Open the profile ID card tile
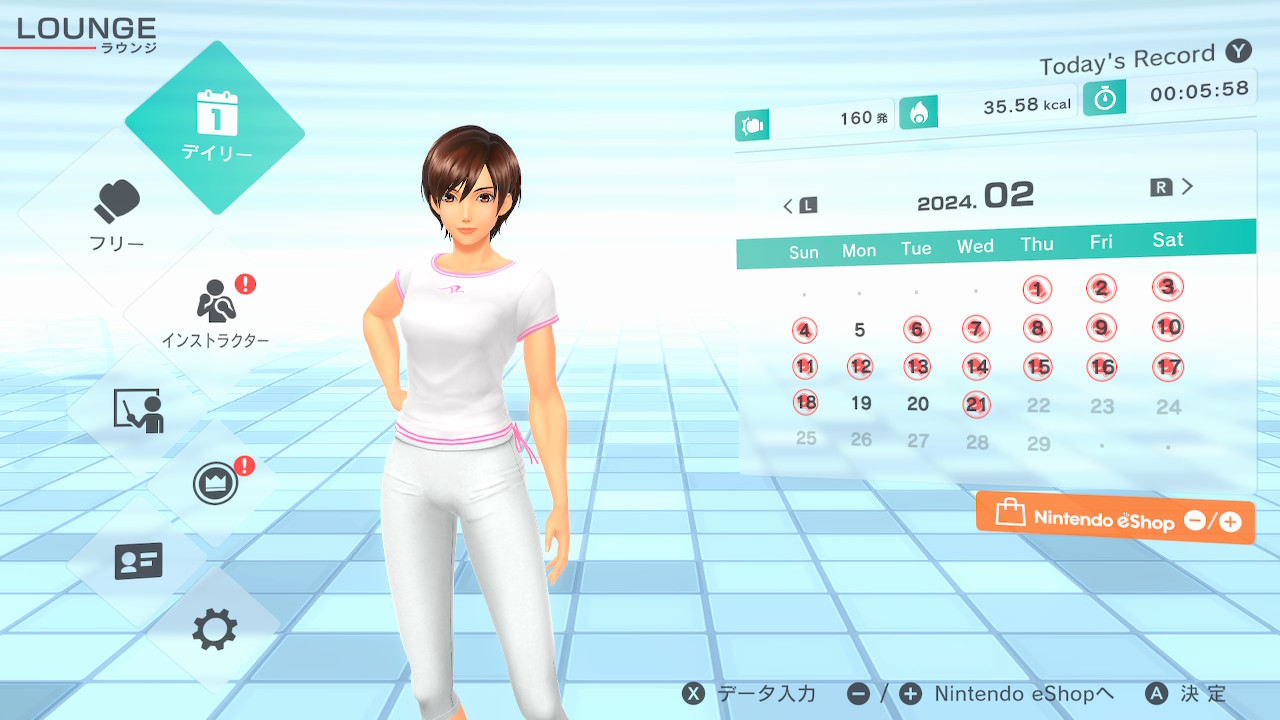This screenshot has width=1280, height=720. [x=138, y=561]
